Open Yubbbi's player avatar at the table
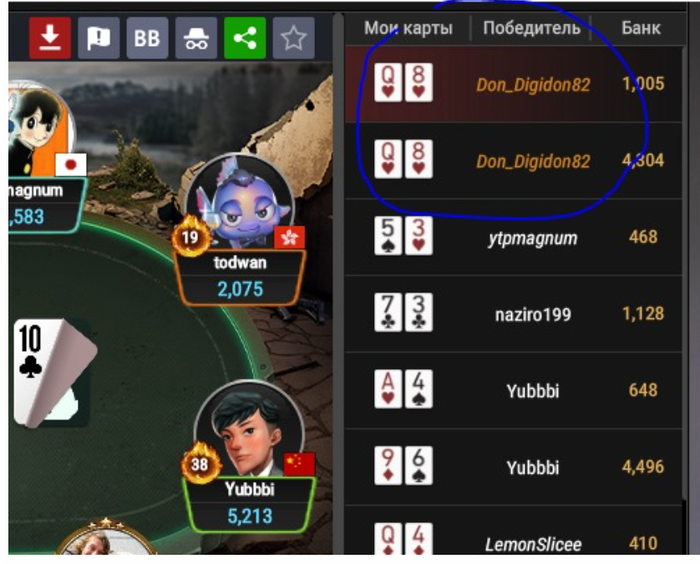Screen dimensions: 700x564 click(247, 432)
